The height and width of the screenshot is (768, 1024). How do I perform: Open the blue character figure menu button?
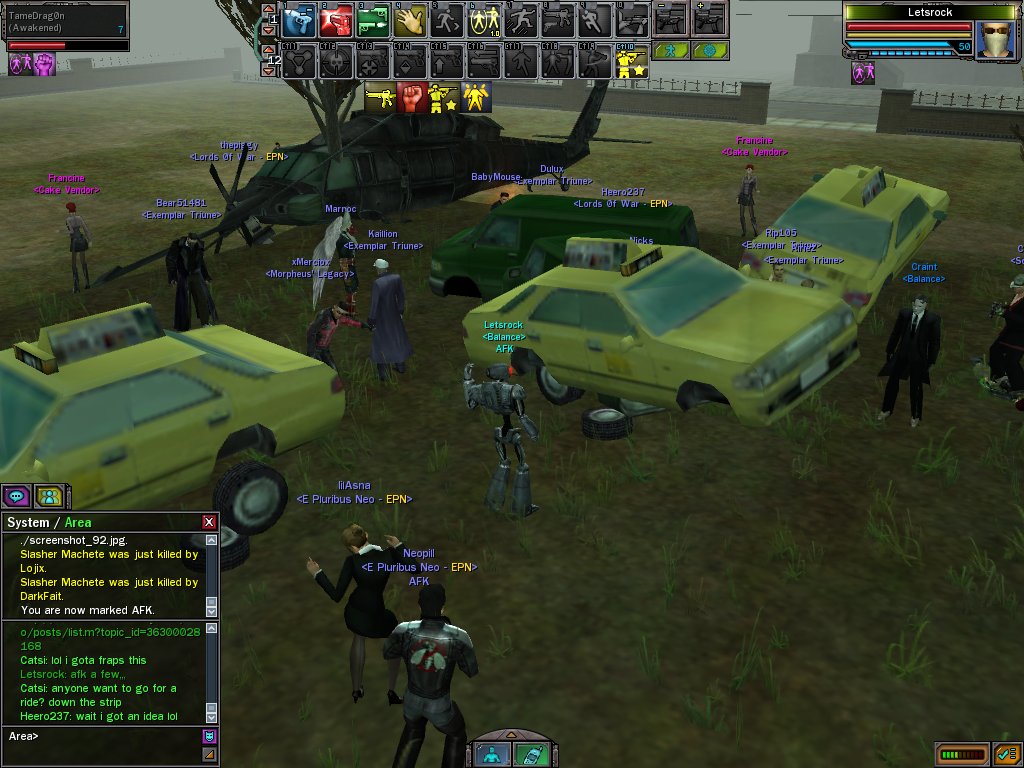[491, 754]
